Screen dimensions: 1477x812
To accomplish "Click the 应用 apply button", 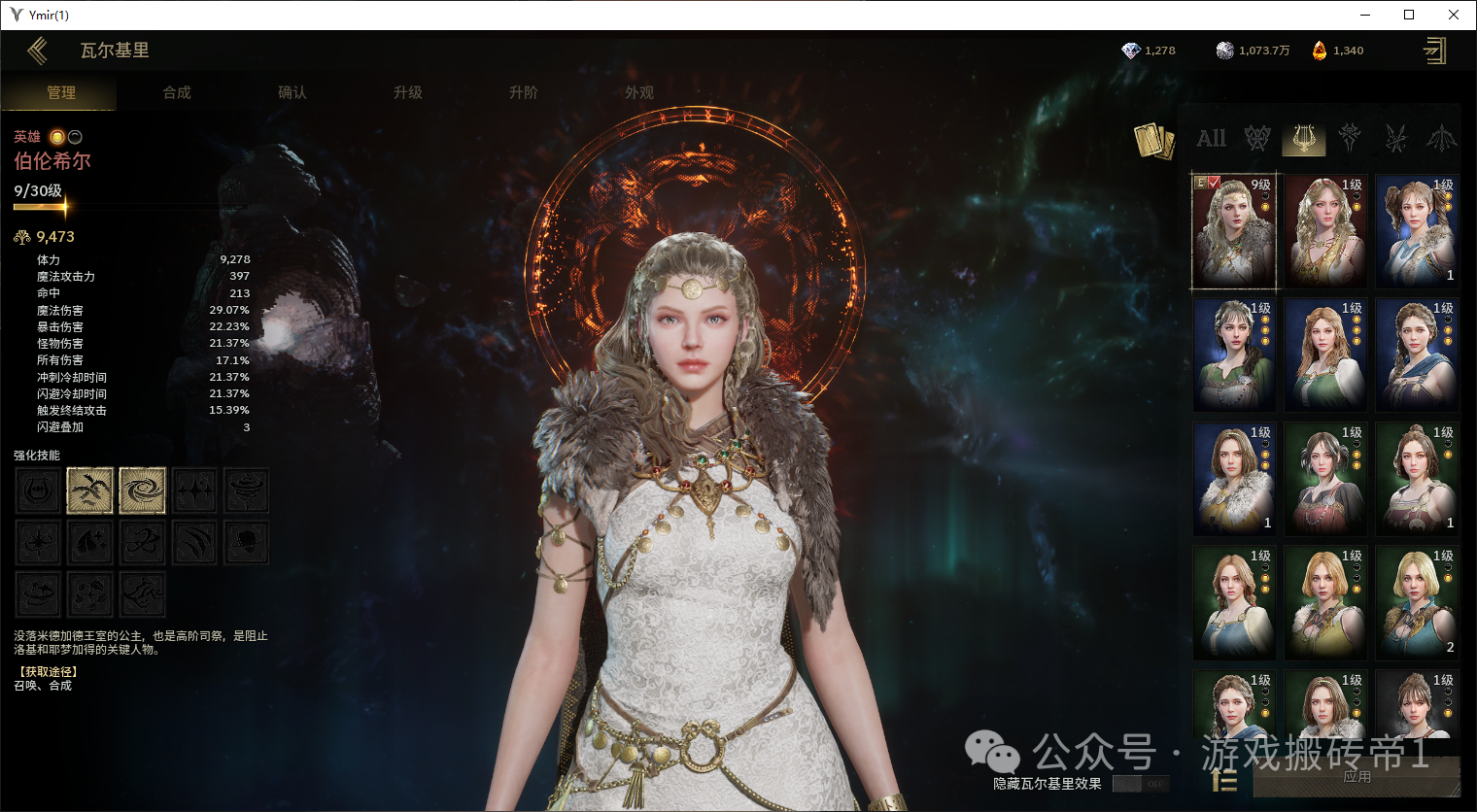I will [1357, 777].
